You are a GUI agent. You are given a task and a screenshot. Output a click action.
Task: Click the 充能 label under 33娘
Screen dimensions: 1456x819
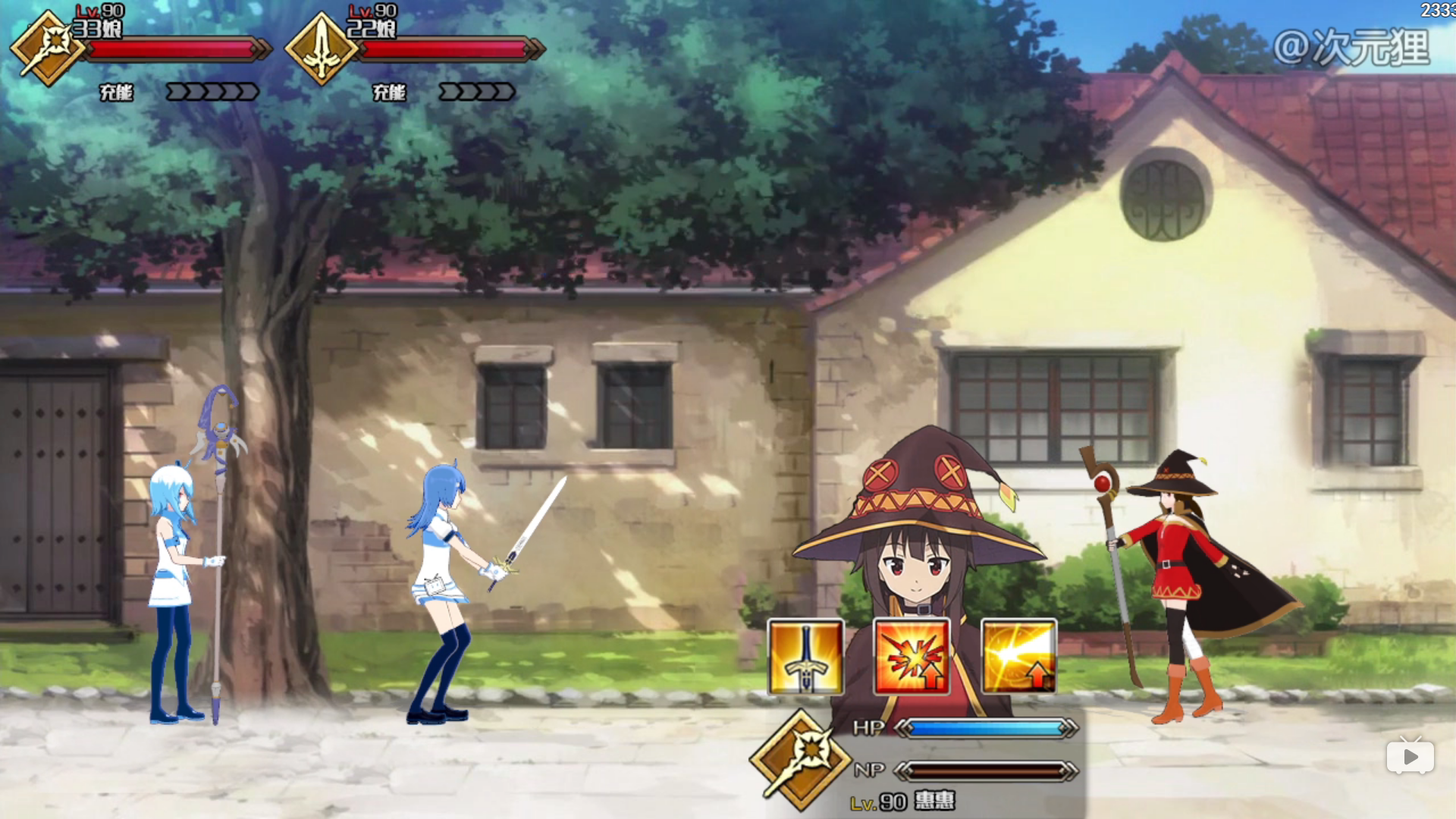coord(115,93)
